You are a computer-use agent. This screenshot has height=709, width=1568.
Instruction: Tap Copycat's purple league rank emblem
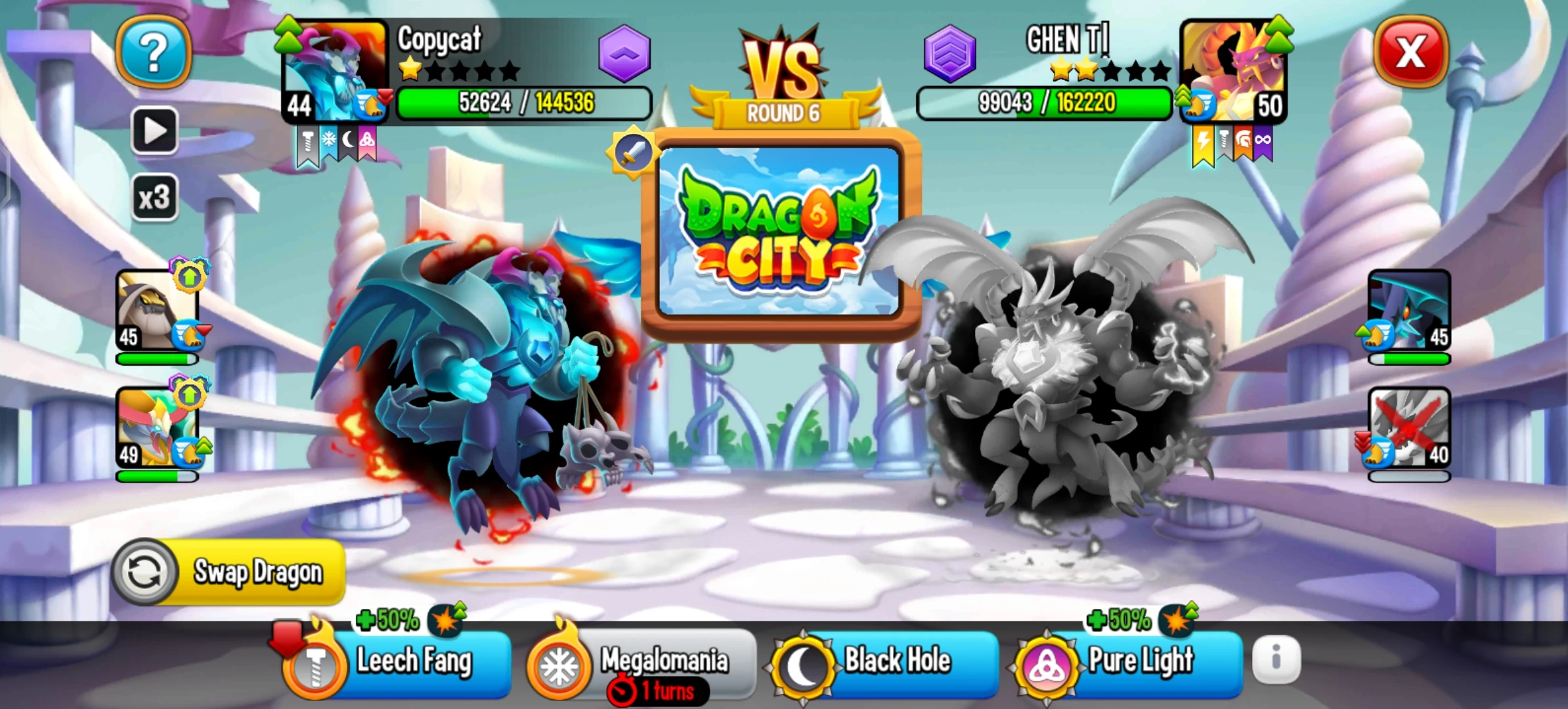pyautogui.click(x=624, y=55)
